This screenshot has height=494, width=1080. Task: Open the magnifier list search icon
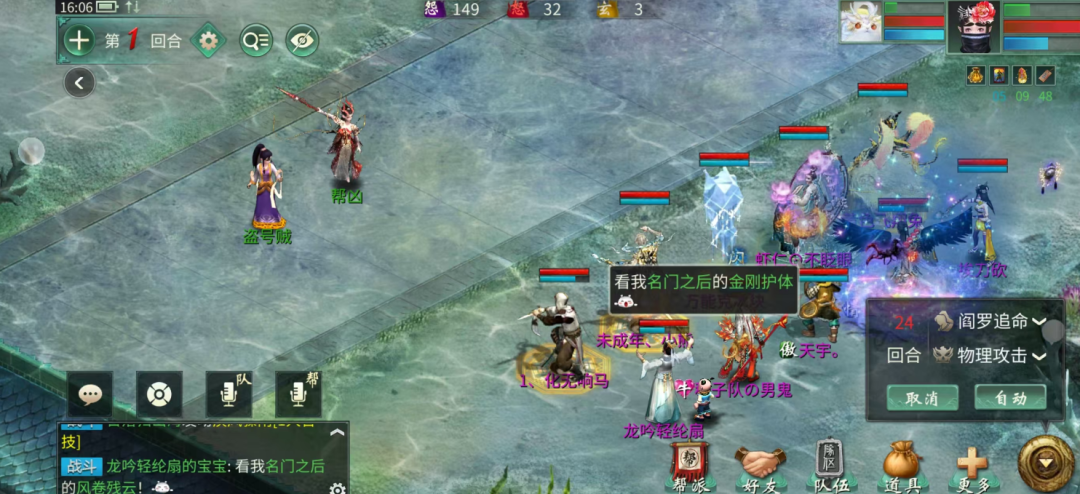(255, 41)
